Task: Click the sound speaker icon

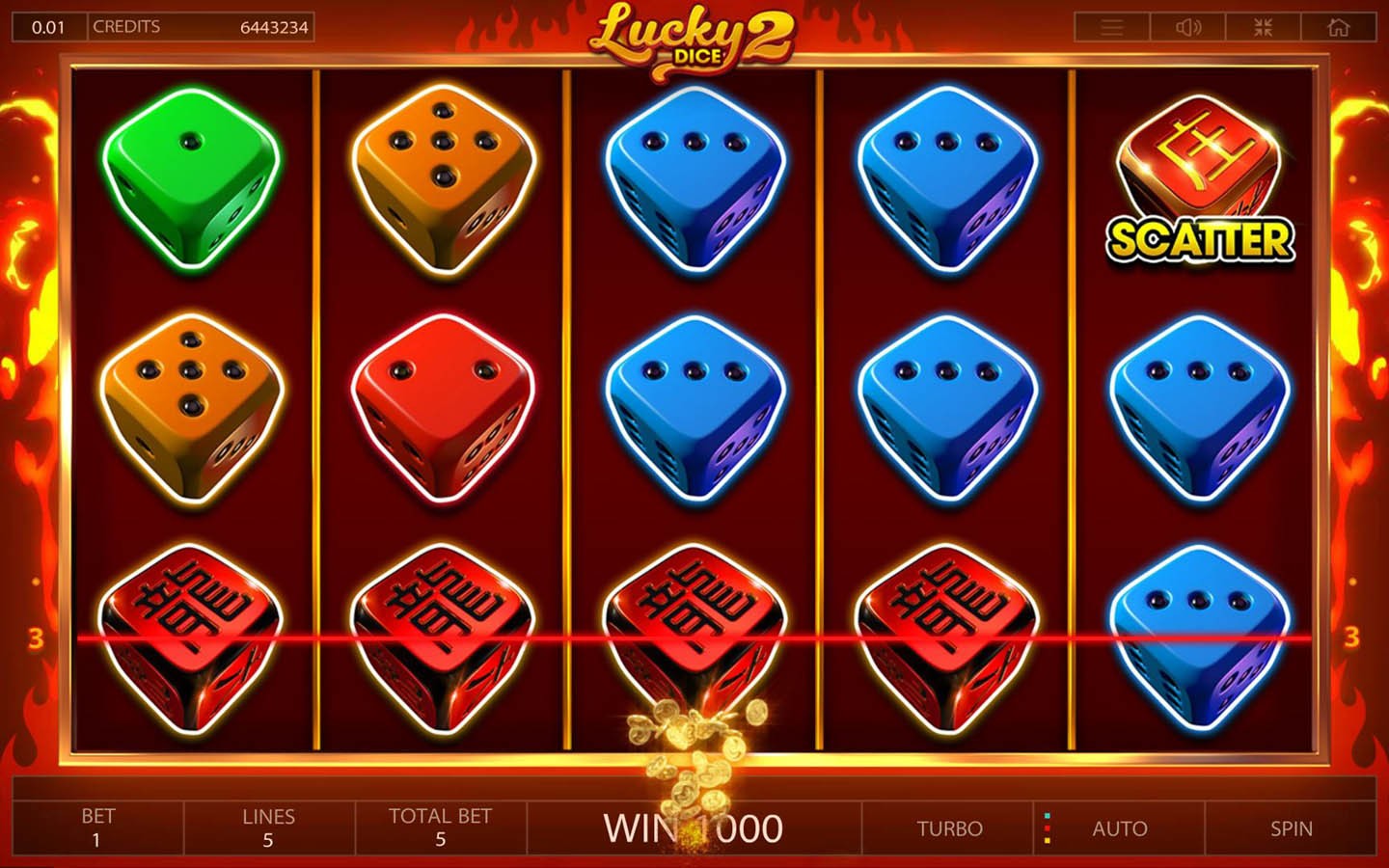Action: pos(1187,27)
